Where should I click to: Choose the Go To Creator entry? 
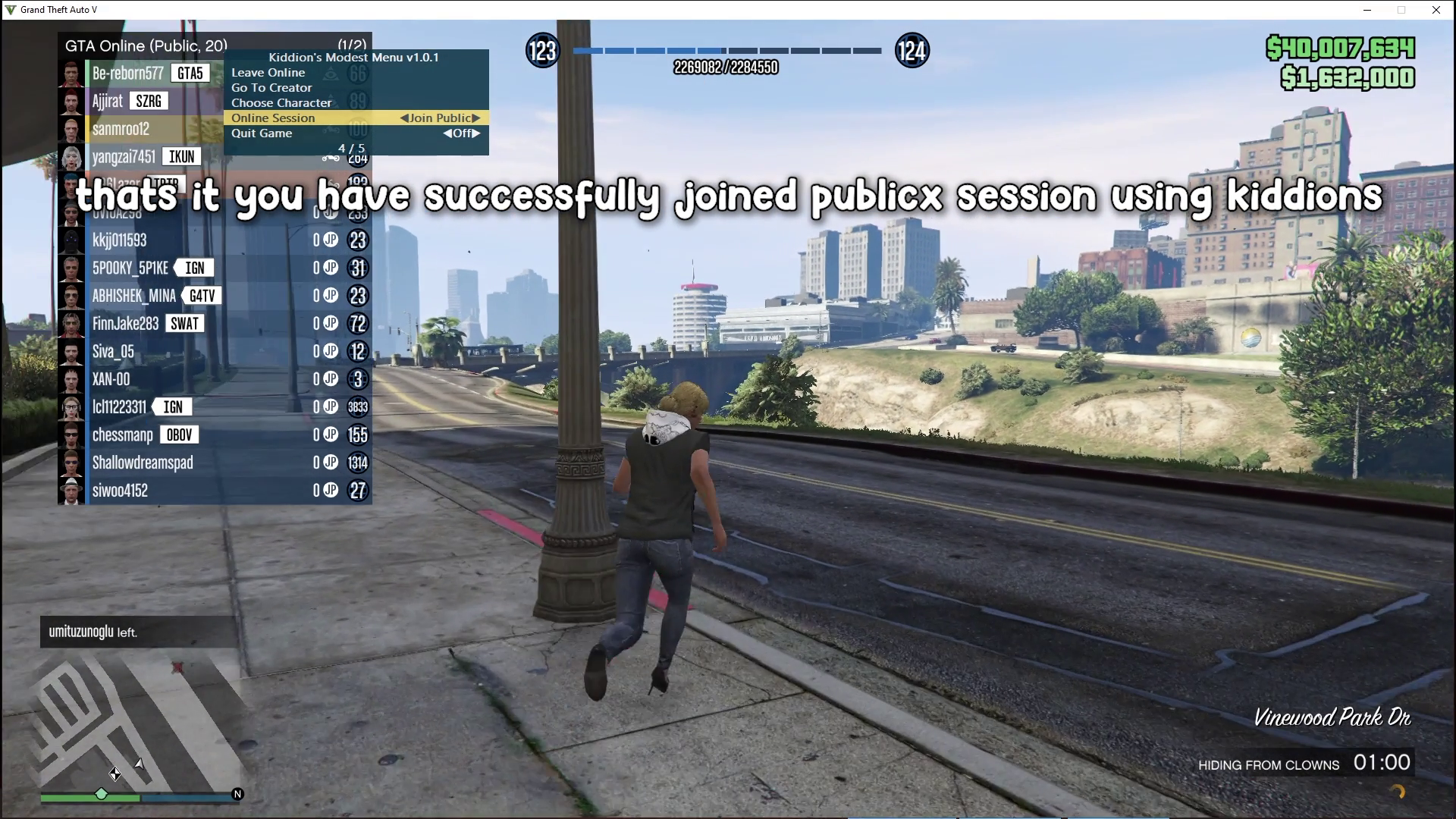(271, 88)
